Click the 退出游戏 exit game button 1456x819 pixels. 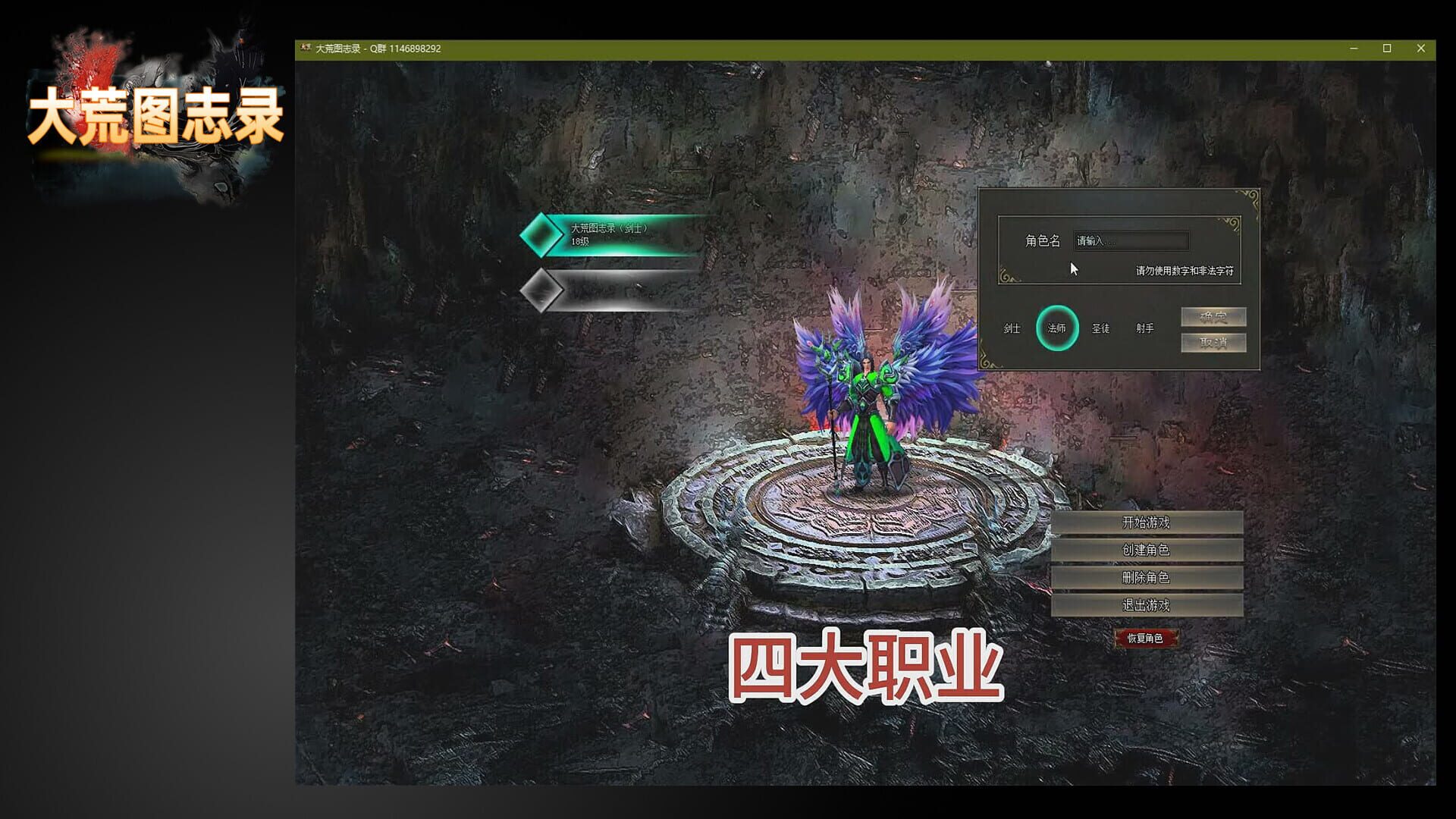pos(1147,607)
